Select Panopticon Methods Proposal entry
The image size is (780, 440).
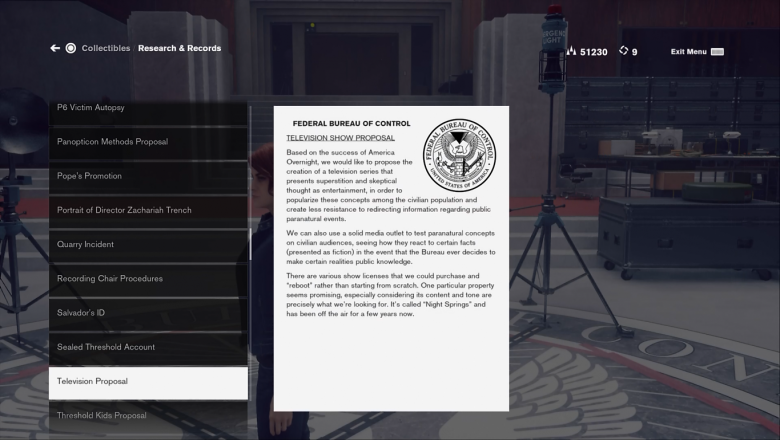(147, 142)
